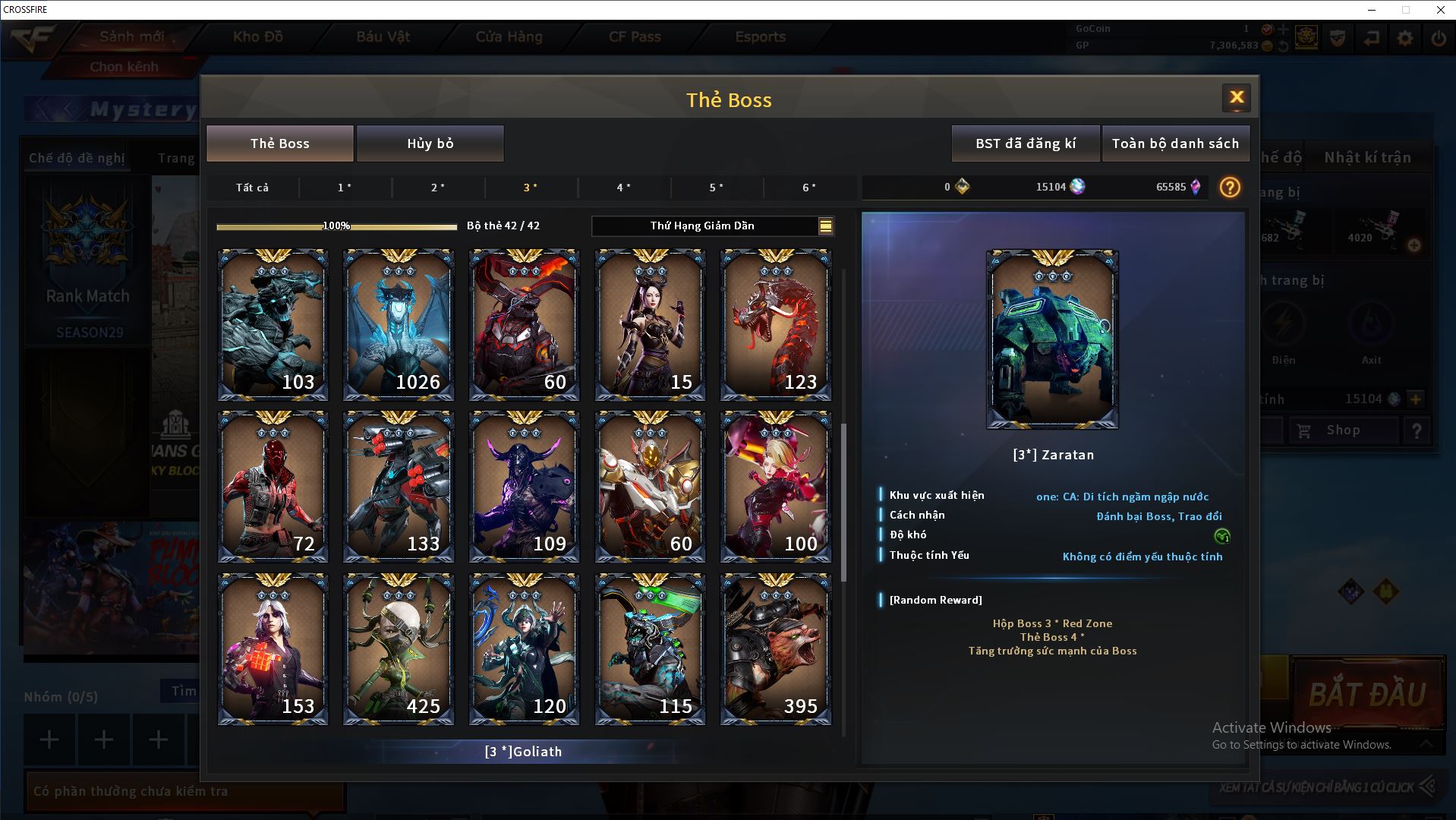Select the 4-star filter tab
The width and height of the screenshot is (1456, 820).
tap(623, 188)
